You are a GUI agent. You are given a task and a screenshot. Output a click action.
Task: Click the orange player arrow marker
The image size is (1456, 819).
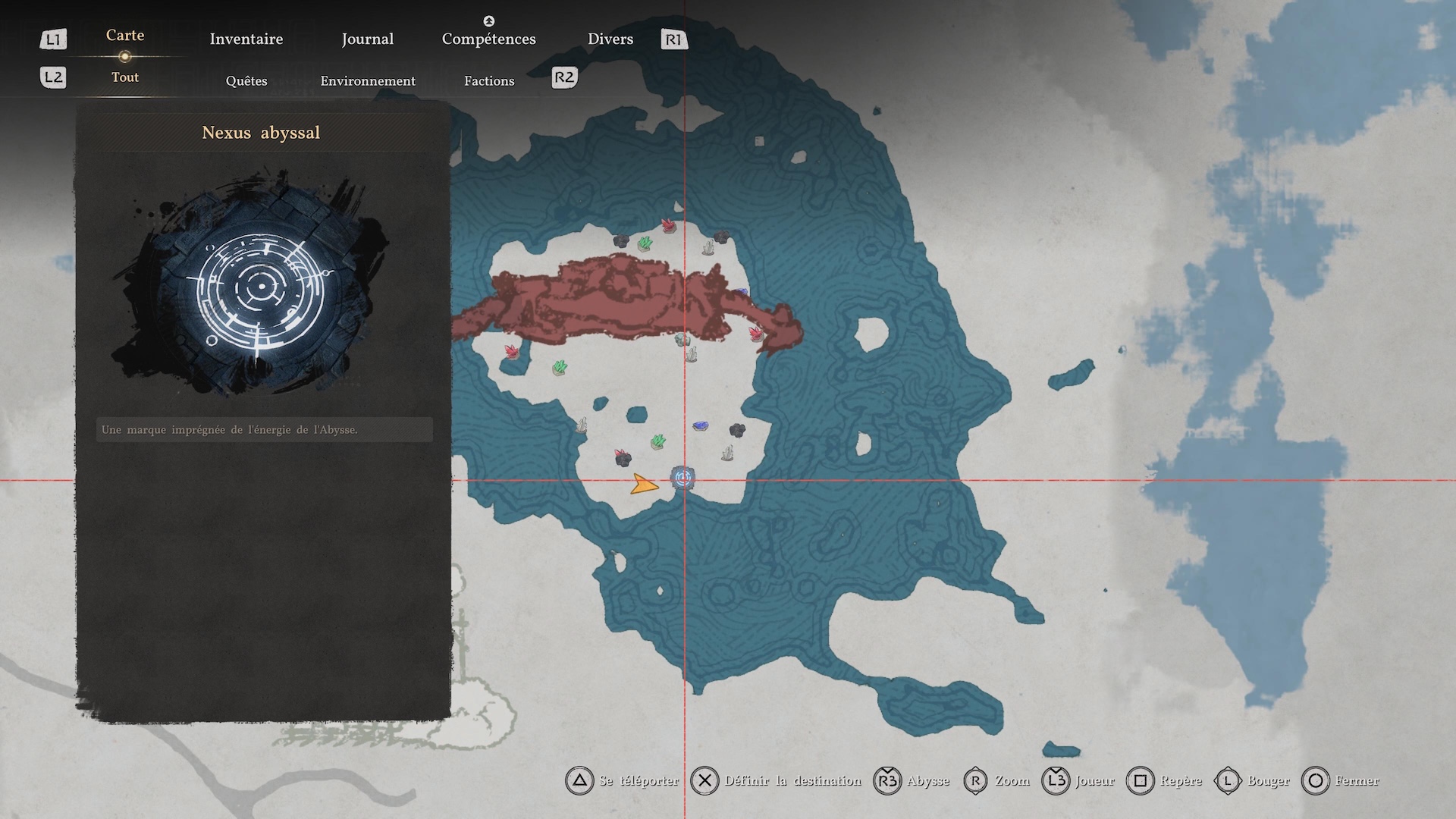pyautogui.click(x=644, y=485)
